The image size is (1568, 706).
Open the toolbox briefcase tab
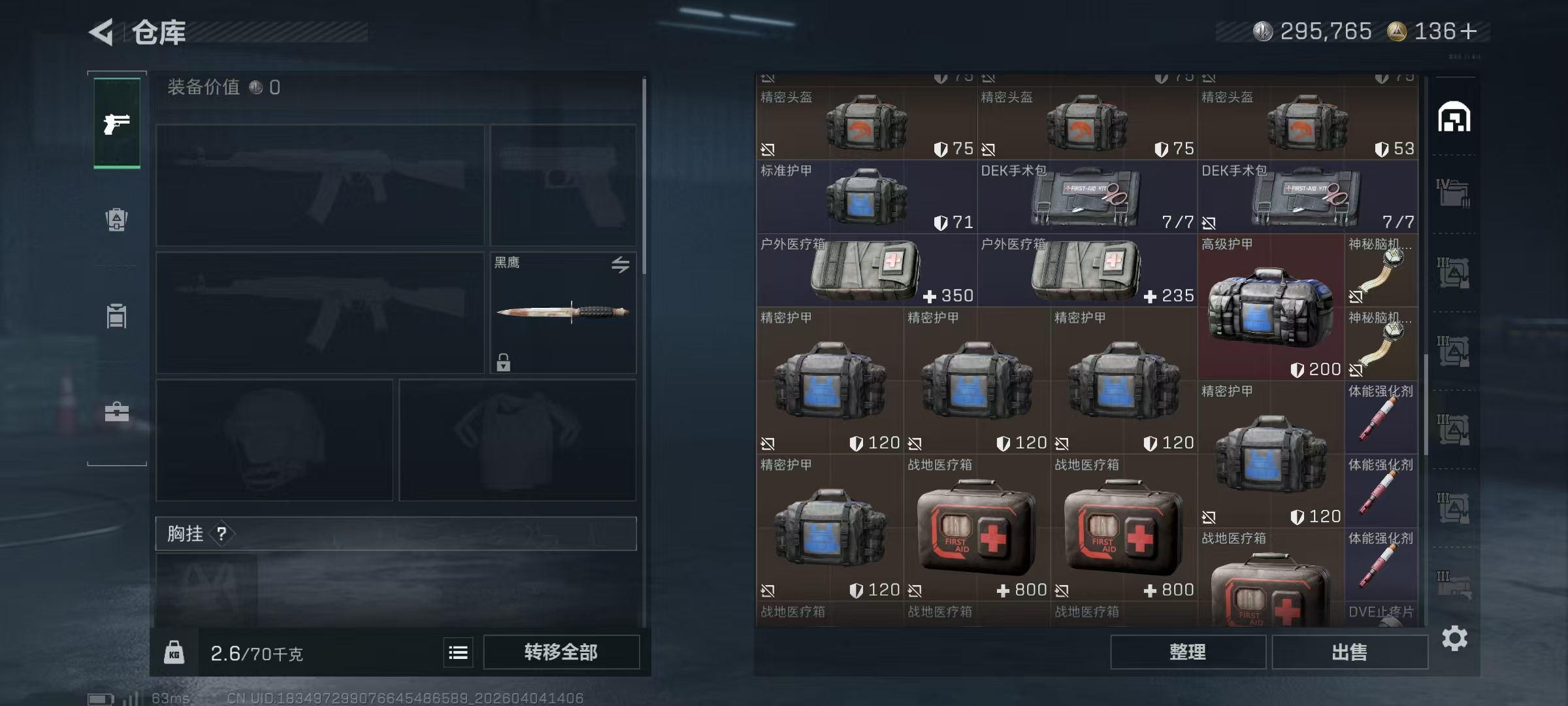click(x=117, y=411)
